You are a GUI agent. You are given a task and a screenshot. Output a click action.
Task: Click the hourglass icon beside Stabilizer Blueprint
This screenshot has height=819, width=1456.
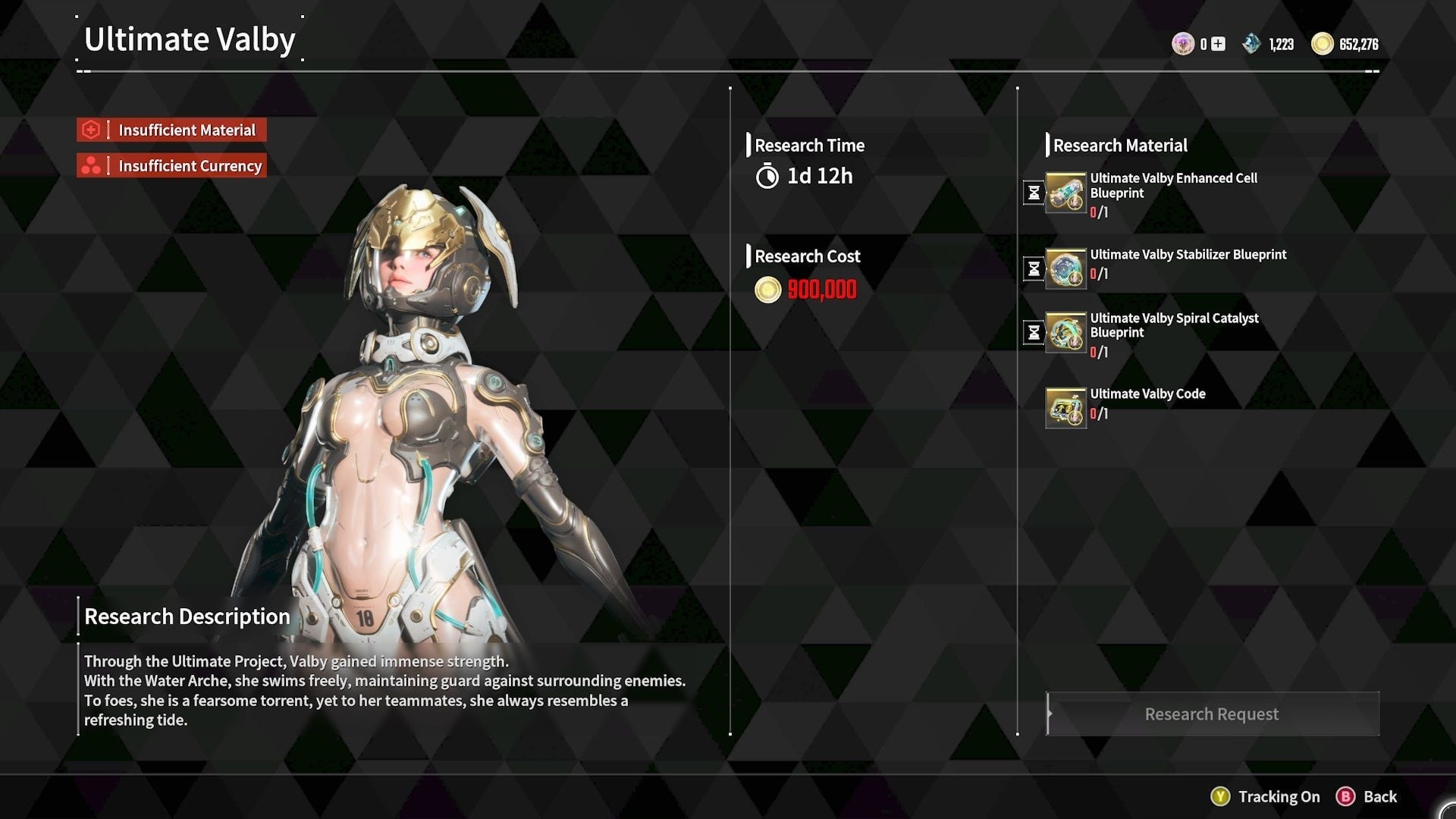(1034, 268)
